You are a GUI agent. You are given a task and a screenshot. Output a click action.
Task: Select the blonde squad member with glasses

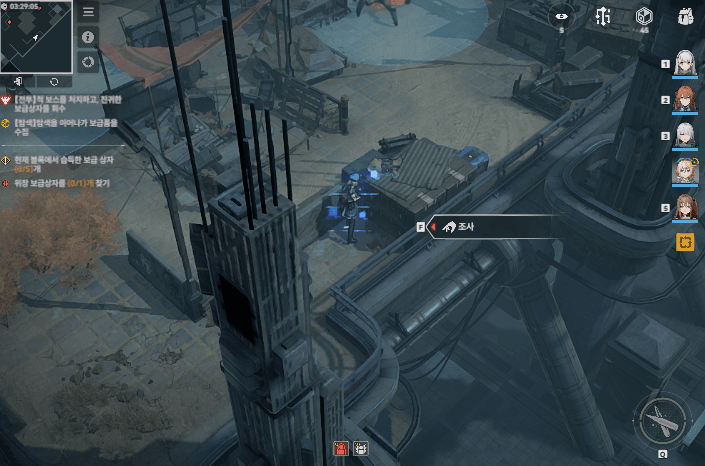point(685,171)
